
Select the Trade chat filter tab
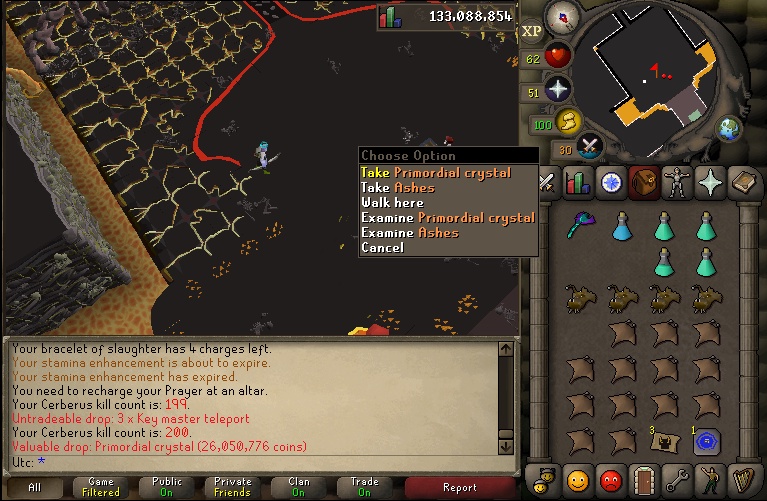365,488
